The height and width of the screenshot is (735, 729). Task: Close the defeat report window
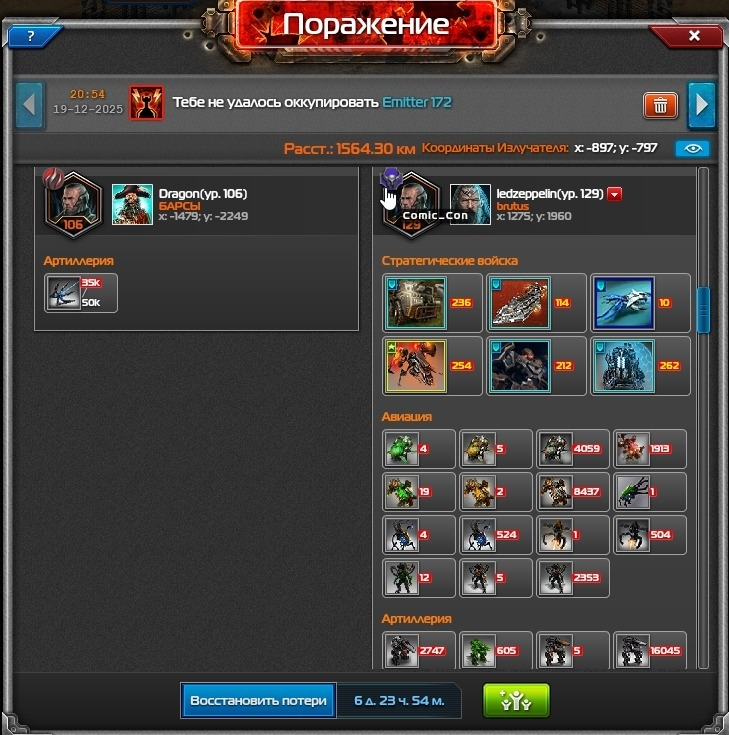pos(694,36)
